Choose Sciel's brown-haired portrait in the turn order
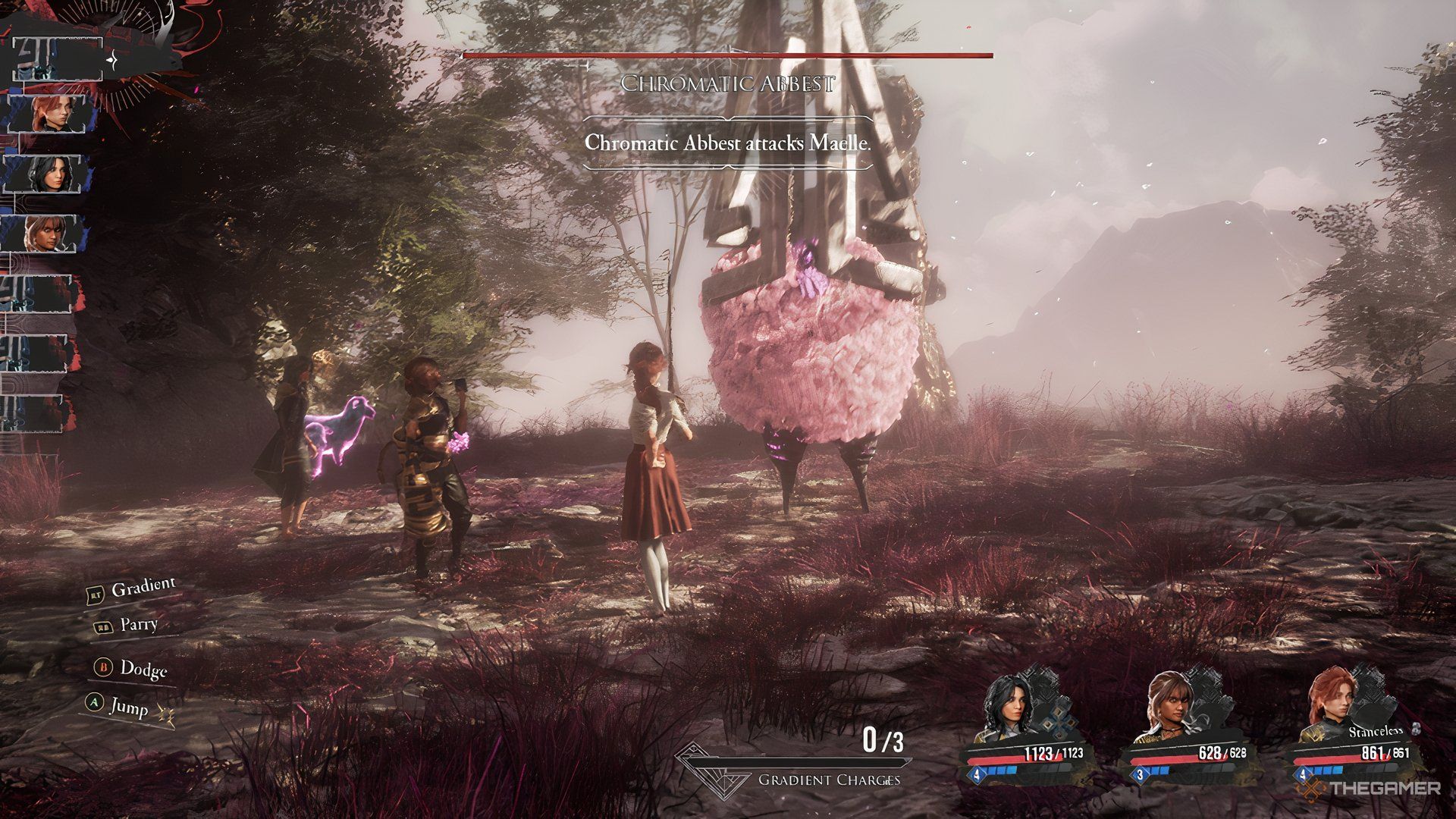 pos(45,233)
